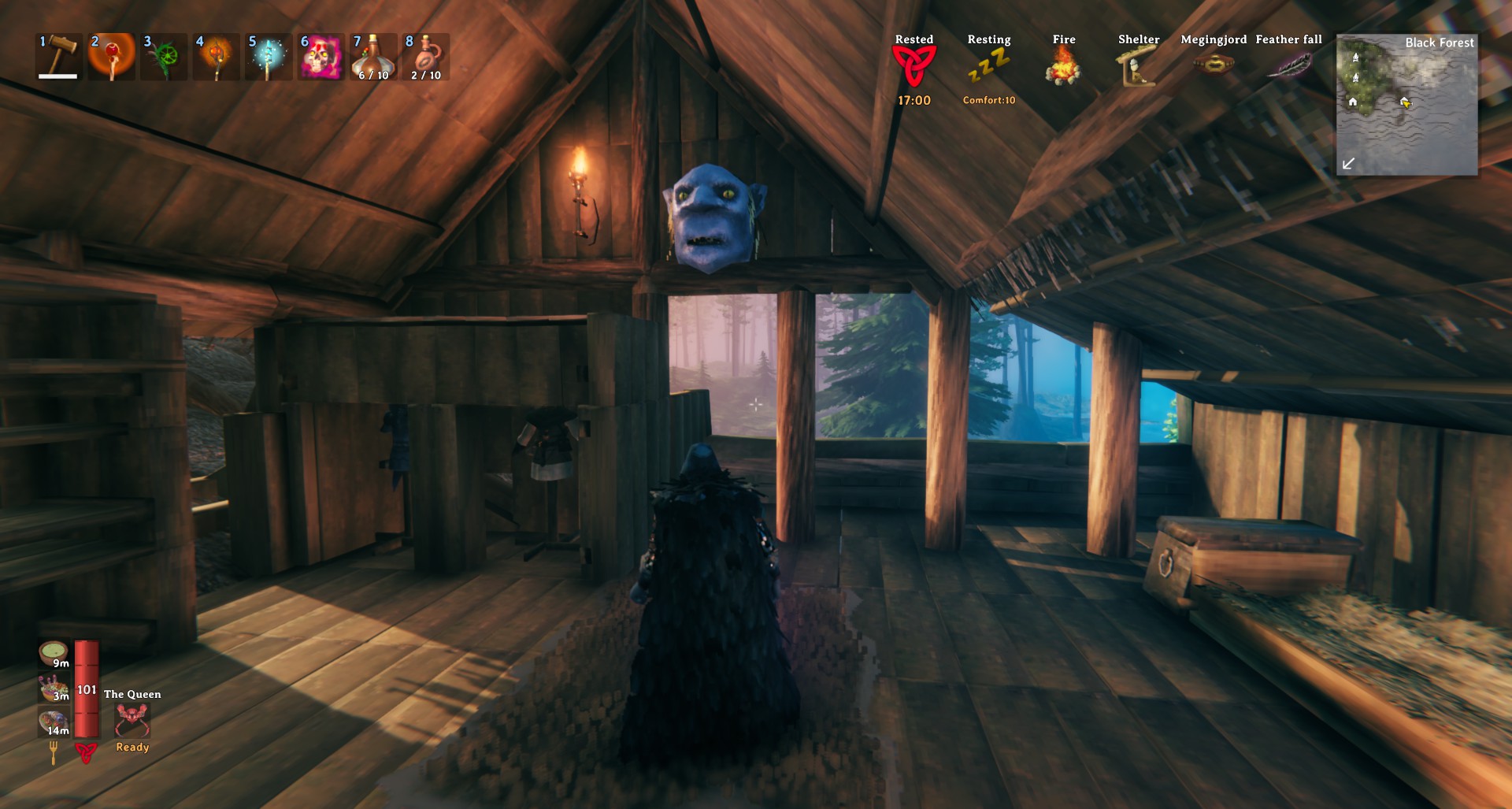Viewport: 1512px width, 809px height.
Task: Activate The Queen forsaken power icon
Action: (132, 719)
